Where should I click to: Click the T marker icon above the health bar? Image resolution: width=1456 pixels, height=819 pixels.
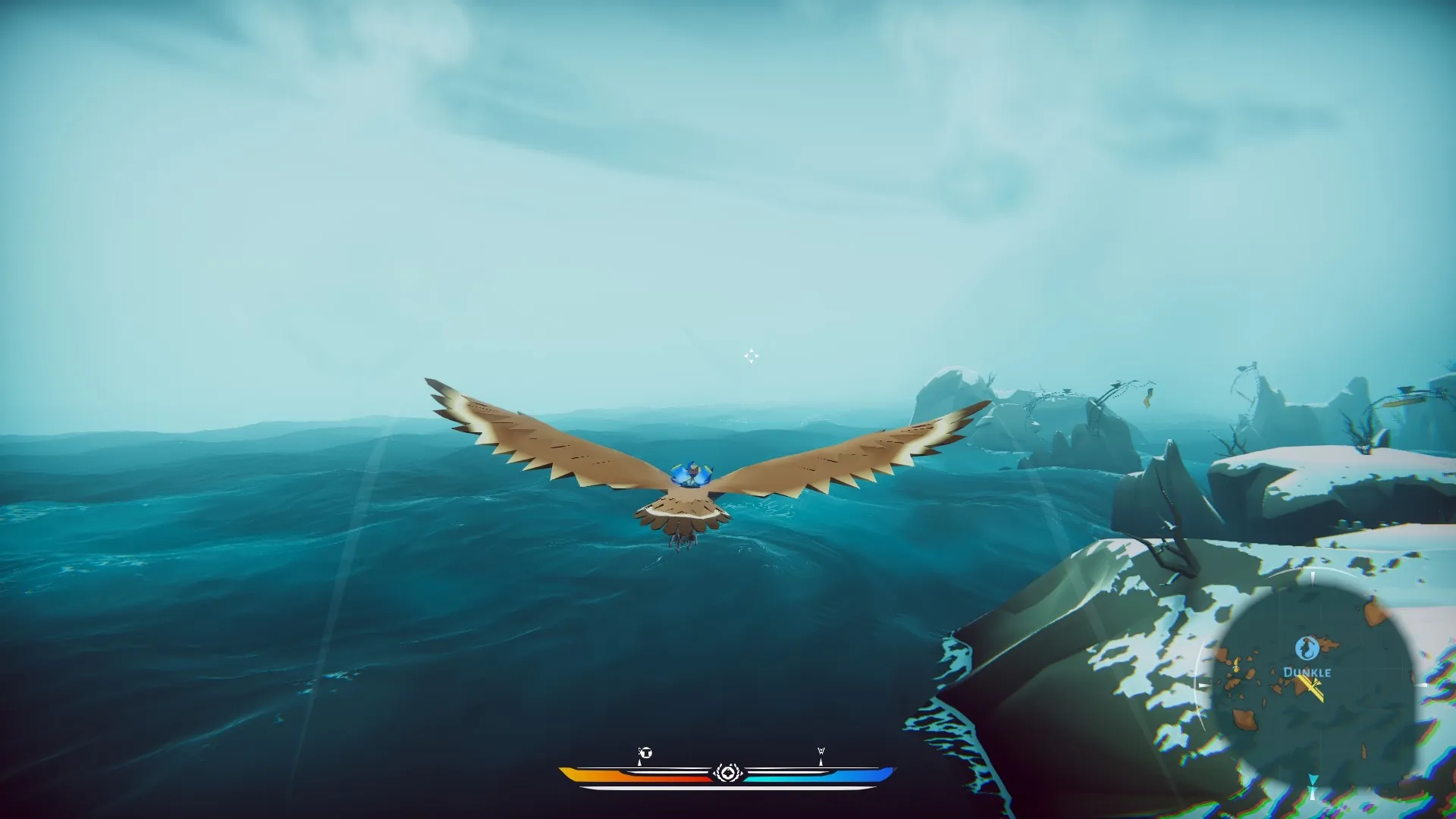pos(646,753)
